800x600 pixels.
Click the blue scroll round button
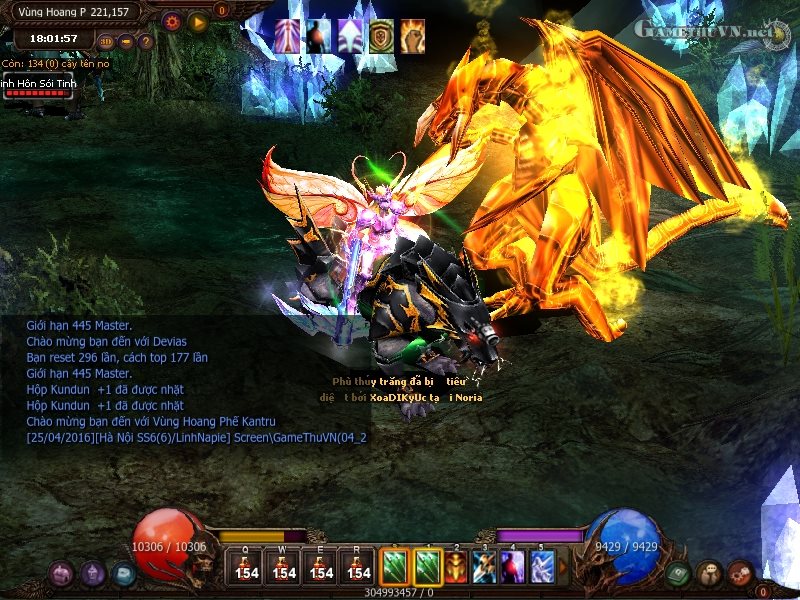click(122, 573)
